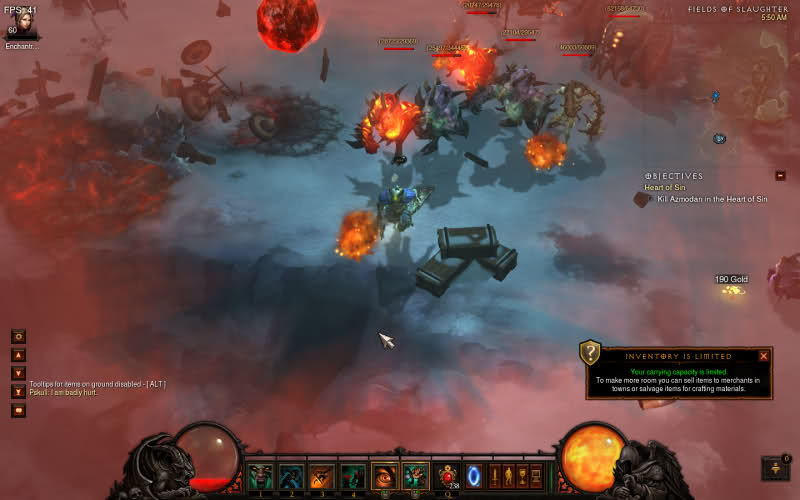Click the chat scroll-up arrow button
The image size is (800, 500).
(x=18, y=355)
